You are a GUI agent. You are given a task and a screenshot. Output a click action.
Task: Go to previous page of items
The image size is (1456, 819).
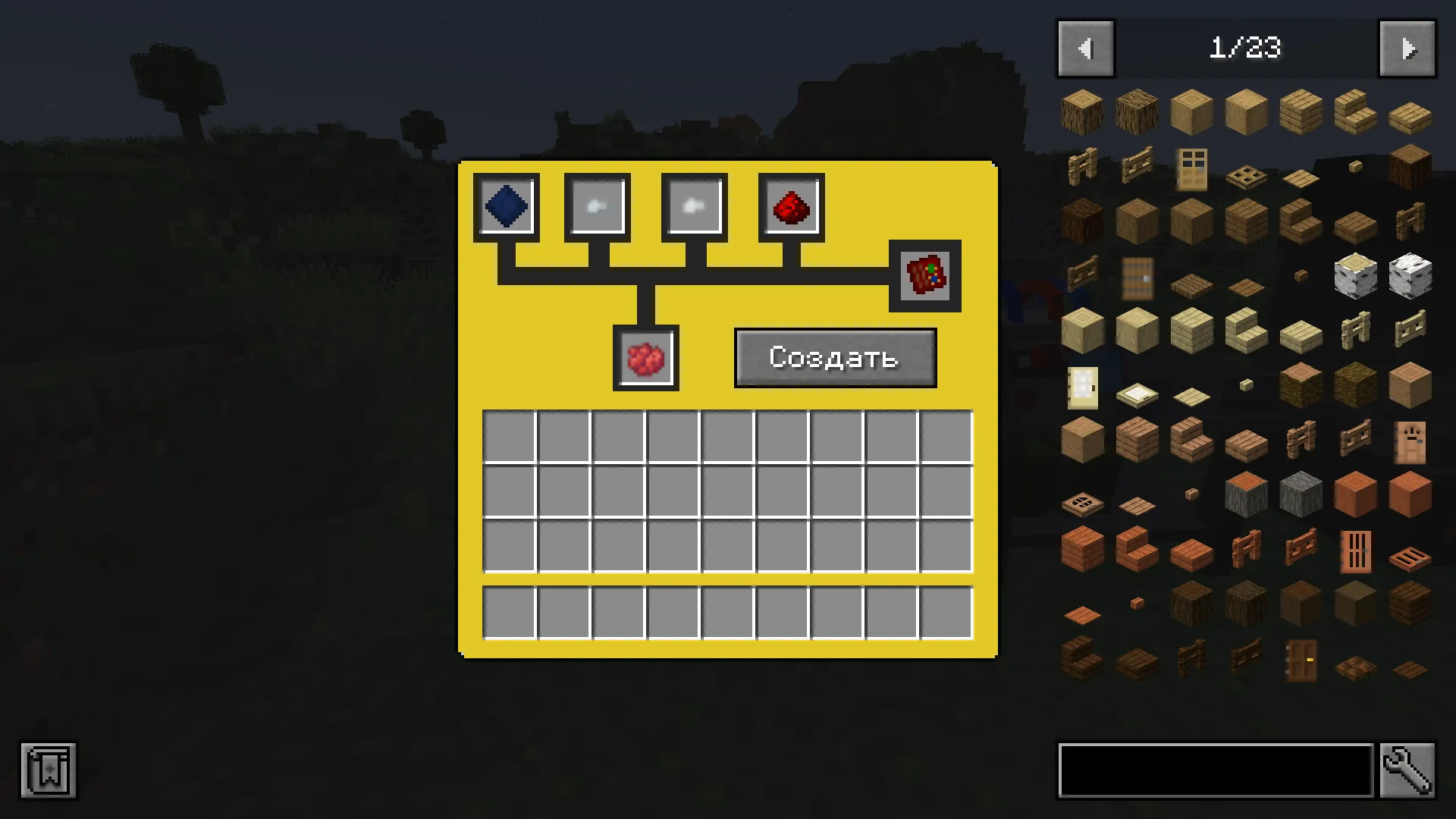tap(1085, 48)
